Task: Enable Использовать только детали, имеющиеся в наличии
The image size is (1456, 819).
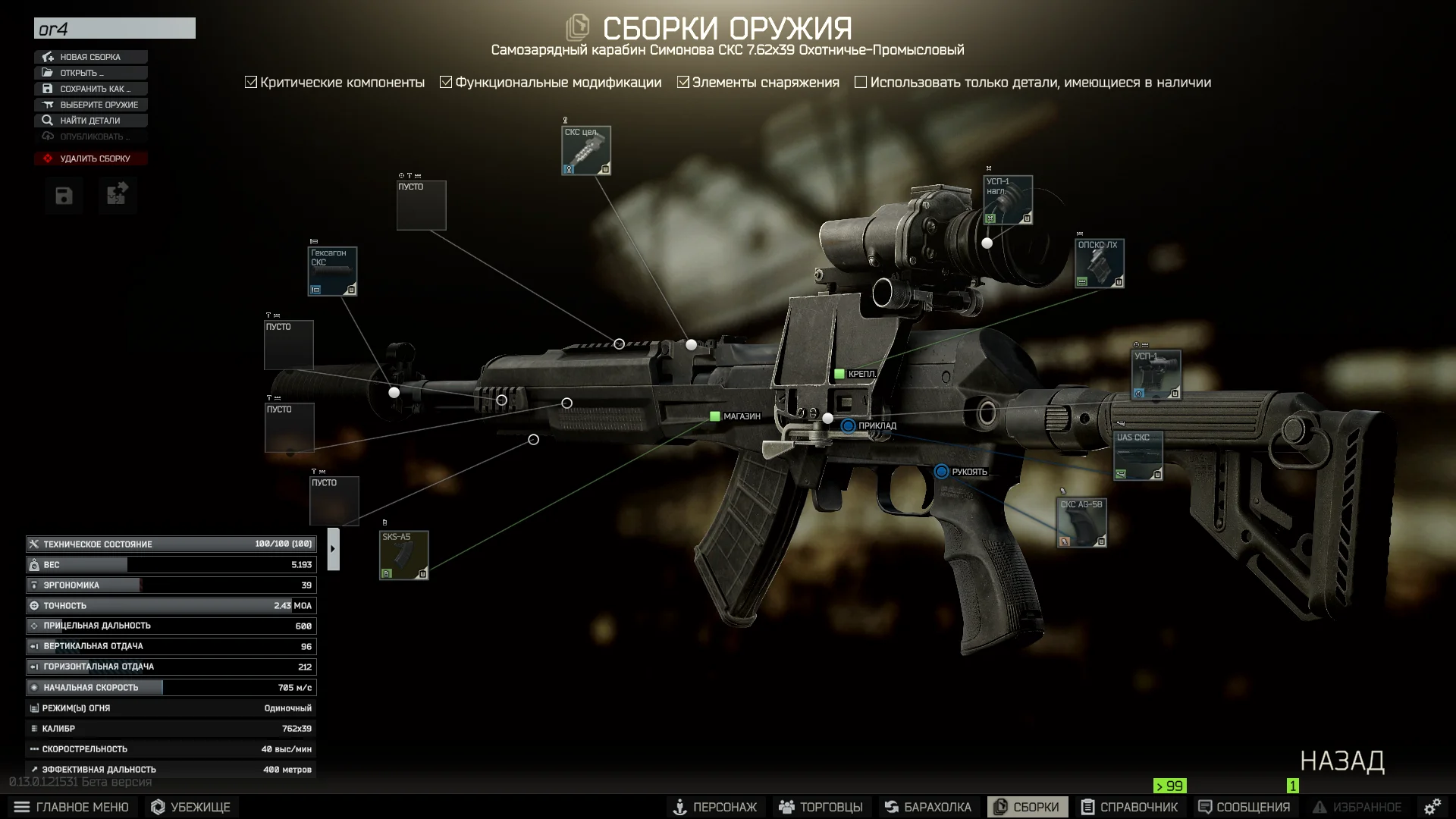Action: (861, 81)
